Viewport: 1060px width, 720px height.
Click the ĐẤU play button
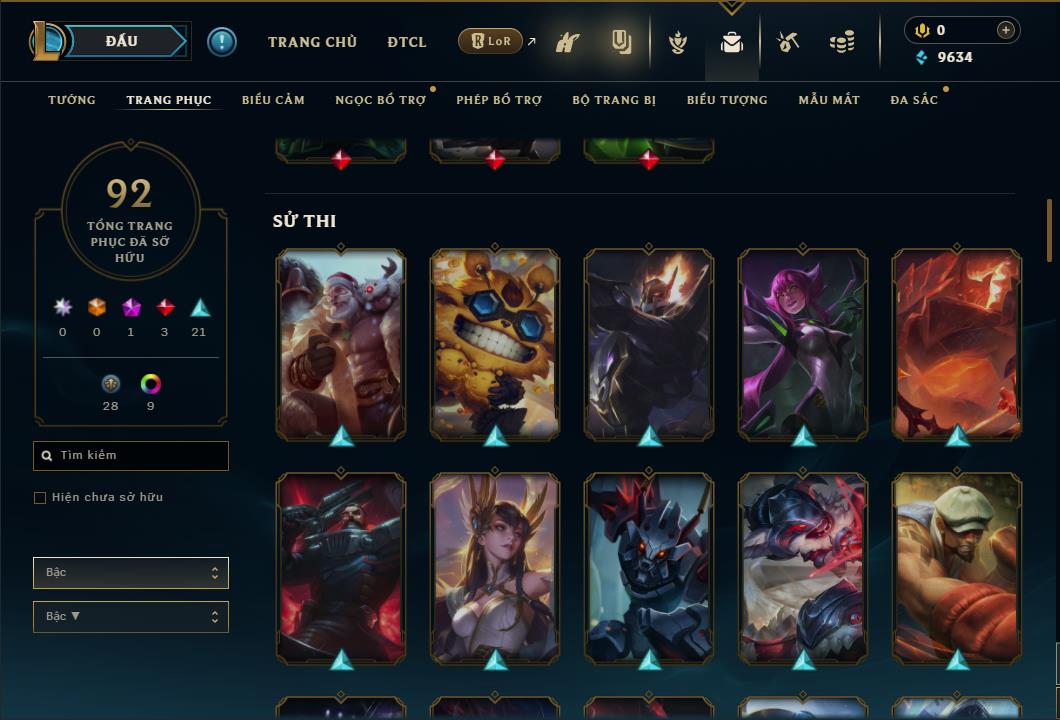pyautogui.click(x=120, y=41)
